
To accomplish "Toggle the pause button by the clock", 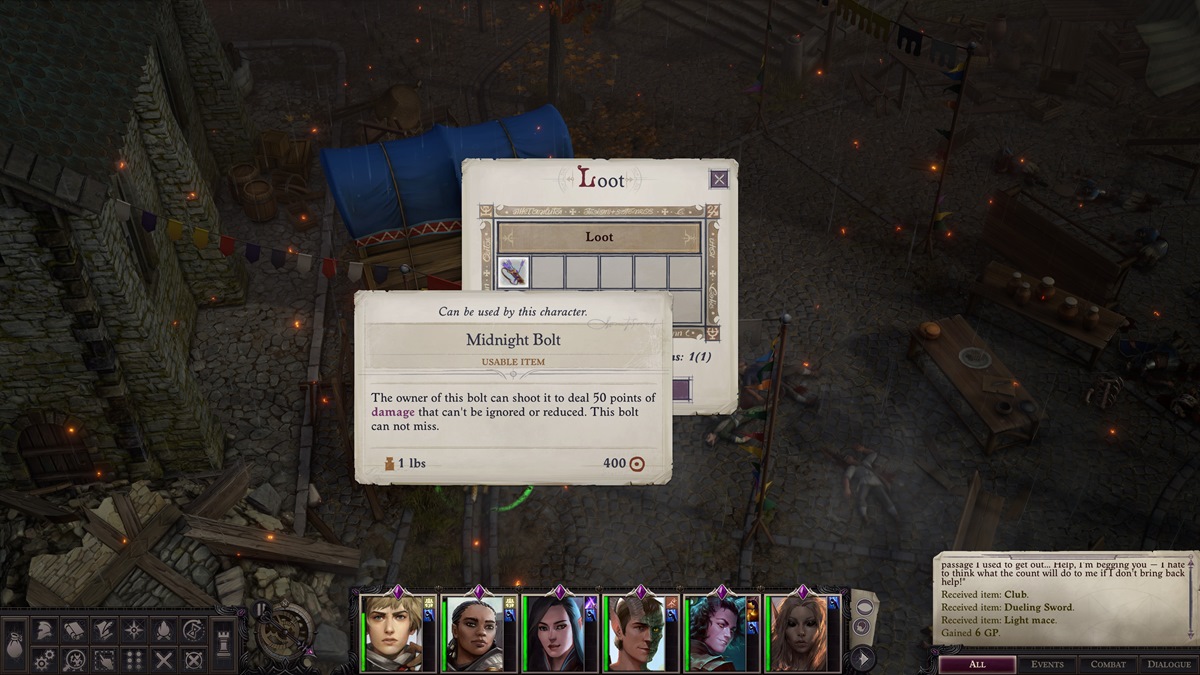I will coord(262,609).
